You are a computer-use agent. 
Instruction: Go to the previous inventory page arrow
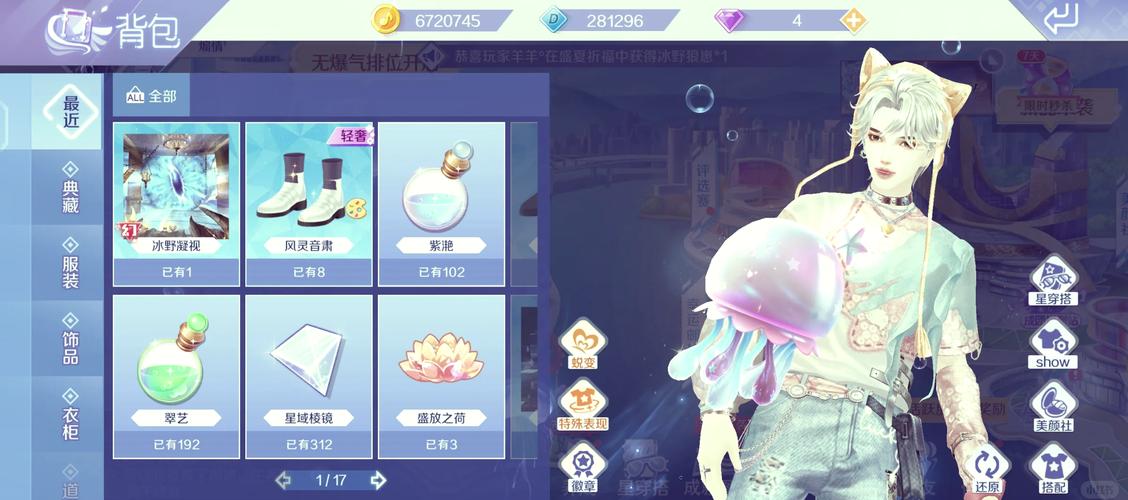tap(284, 480)
